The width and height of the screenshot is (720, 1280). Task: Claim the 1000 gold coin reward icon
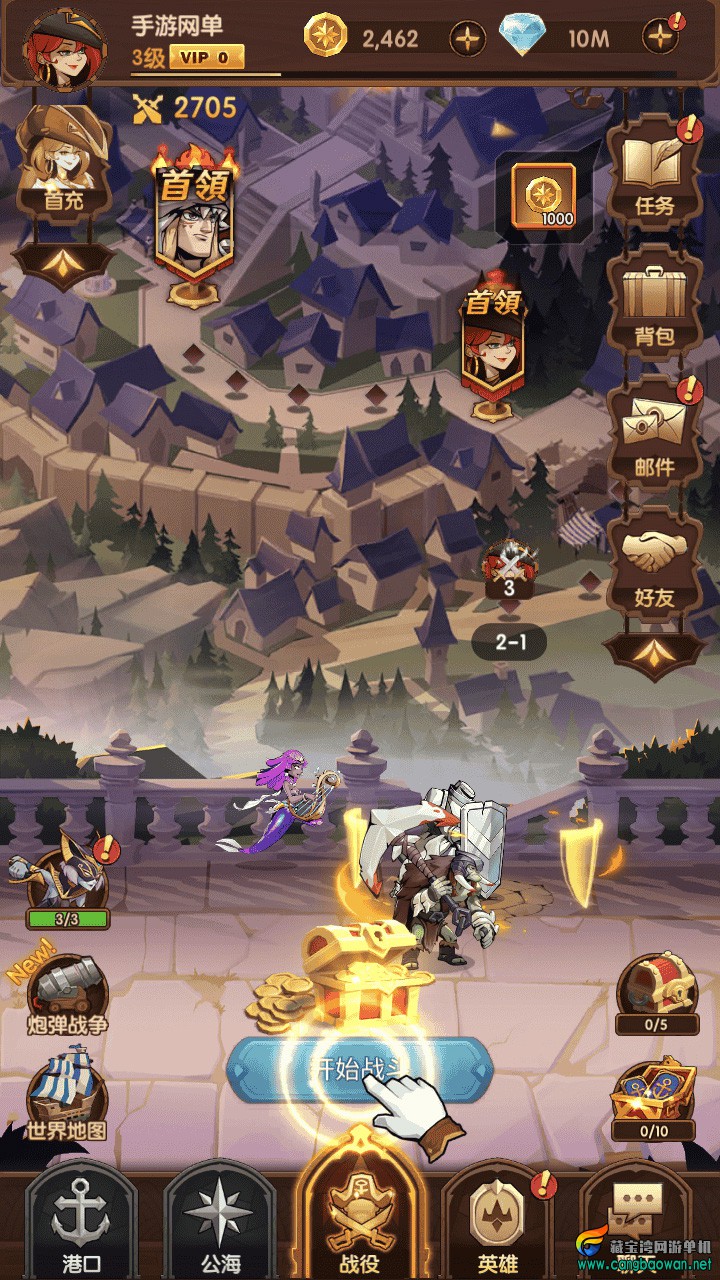coord(543,195)
